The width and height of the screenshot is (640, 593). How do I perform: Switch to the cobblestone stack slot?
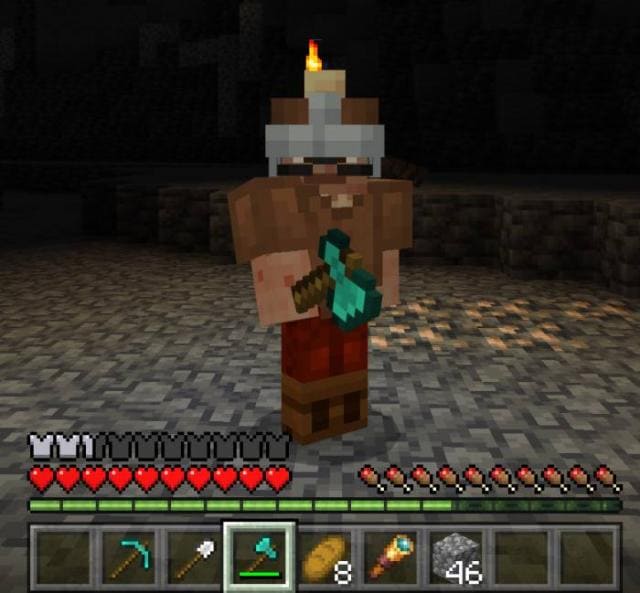(x=456, y=556)
